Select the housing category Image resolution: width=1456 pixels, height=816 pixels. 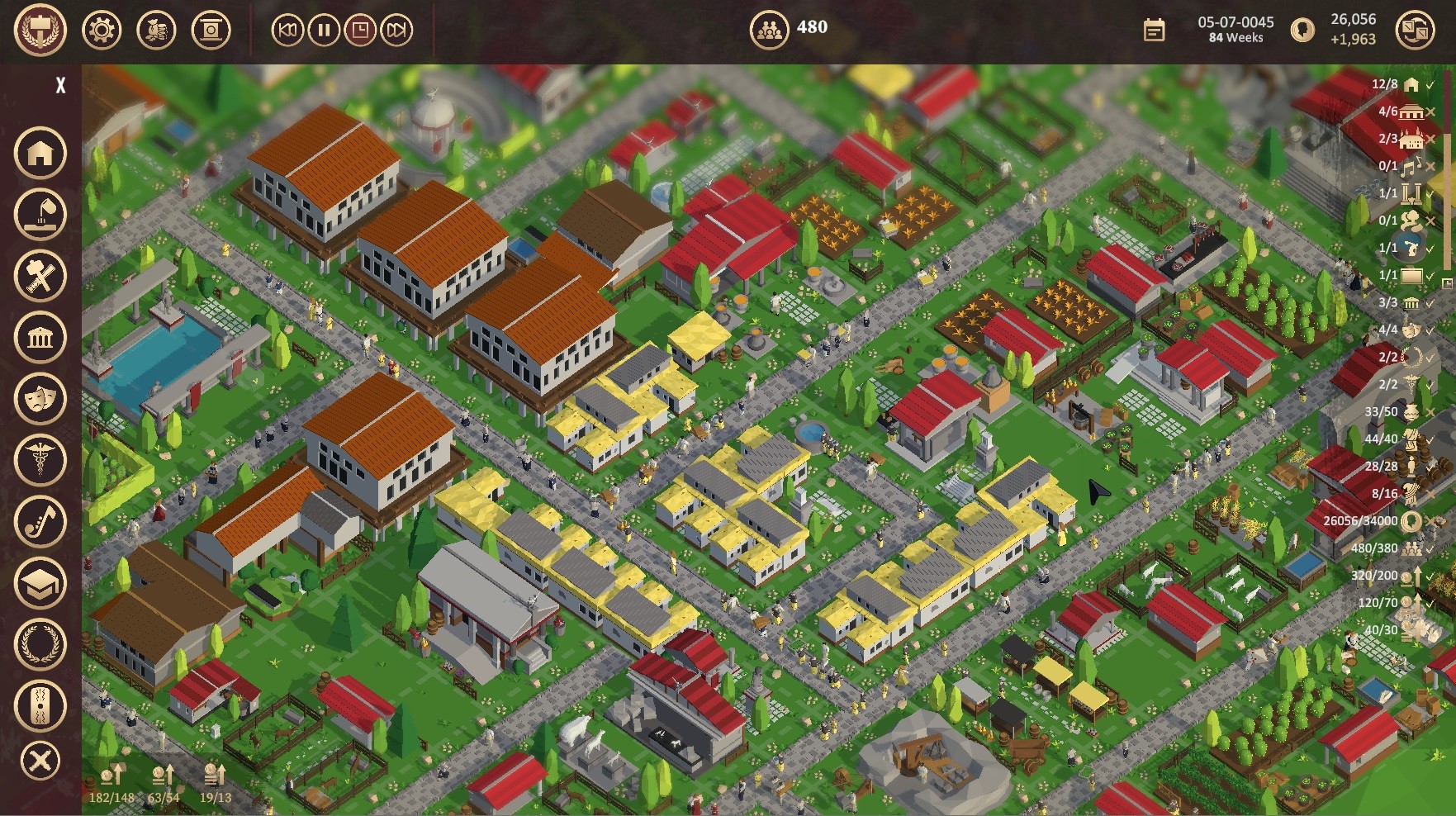point(40,153)
